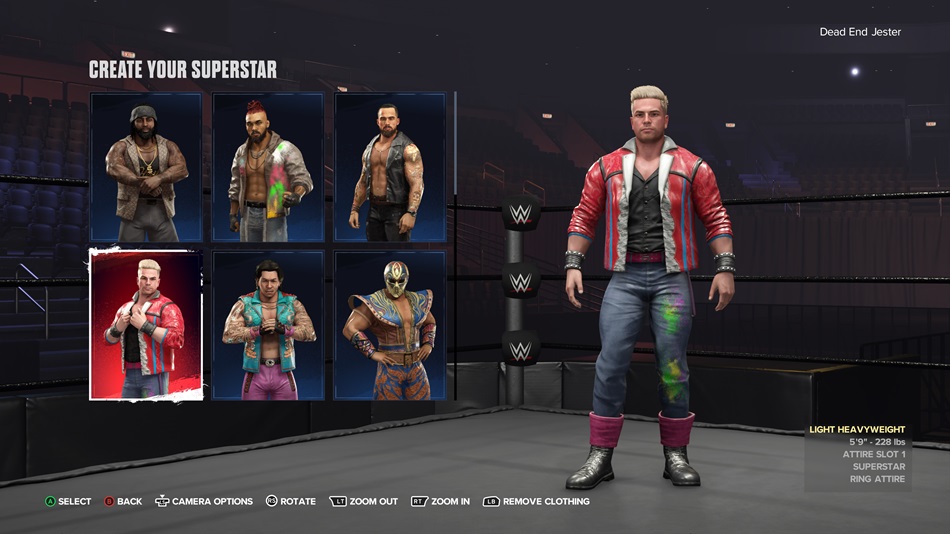950x534 pixels.
Task: Choose the teal vest pink pants superstar
Action: (268, 325)
